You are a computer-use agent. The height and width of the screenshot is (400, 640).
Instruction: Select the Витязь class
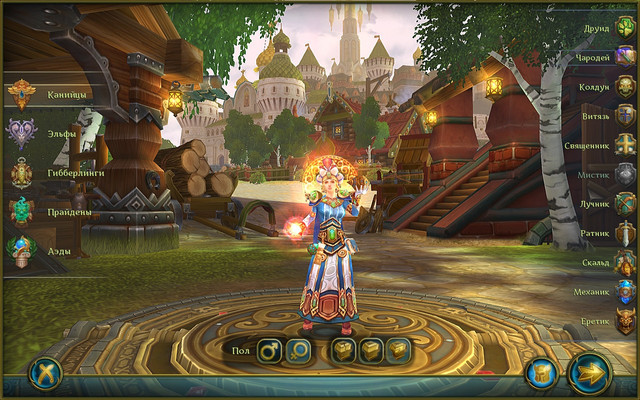[x=625, y=115]
